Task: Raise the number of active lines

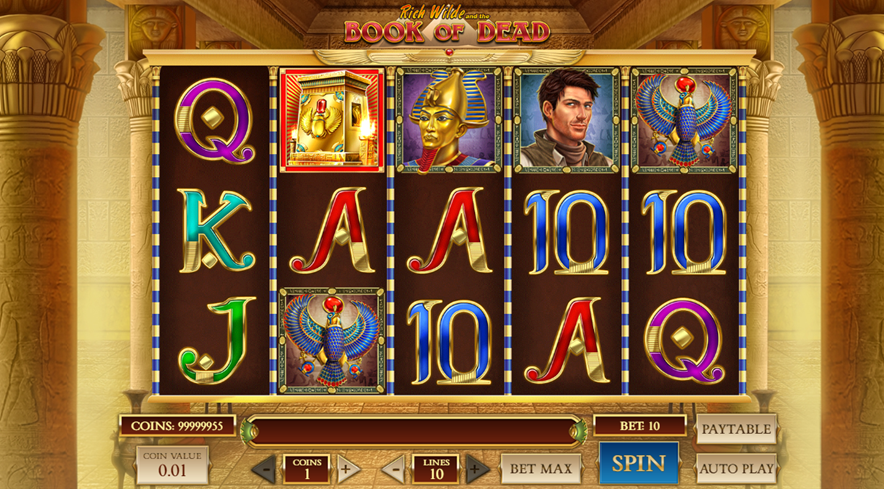Action: tap(477, 468)
